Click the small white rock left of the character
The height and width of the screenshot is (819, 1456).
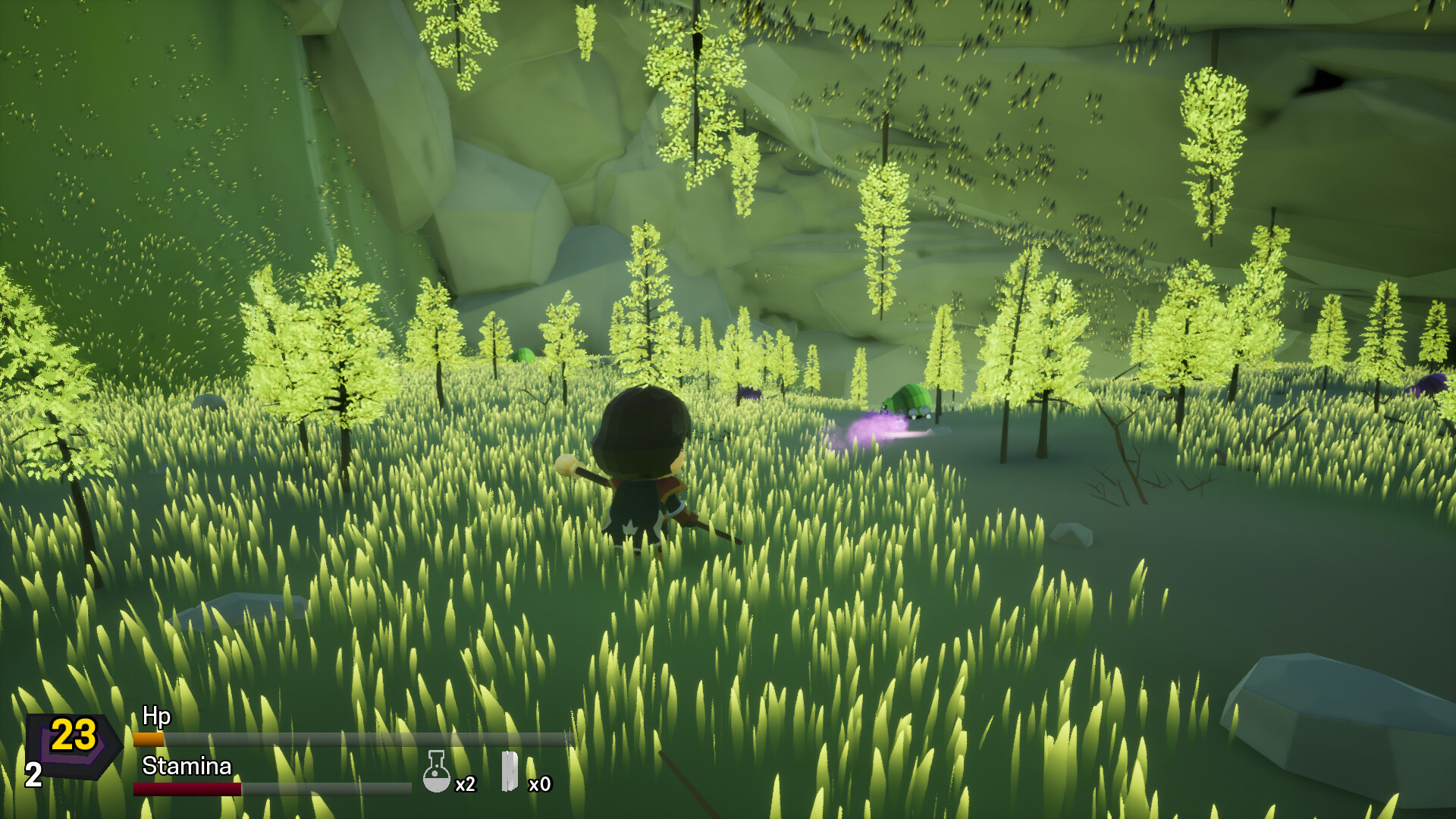pyautogui.click(x=208, y=402)
